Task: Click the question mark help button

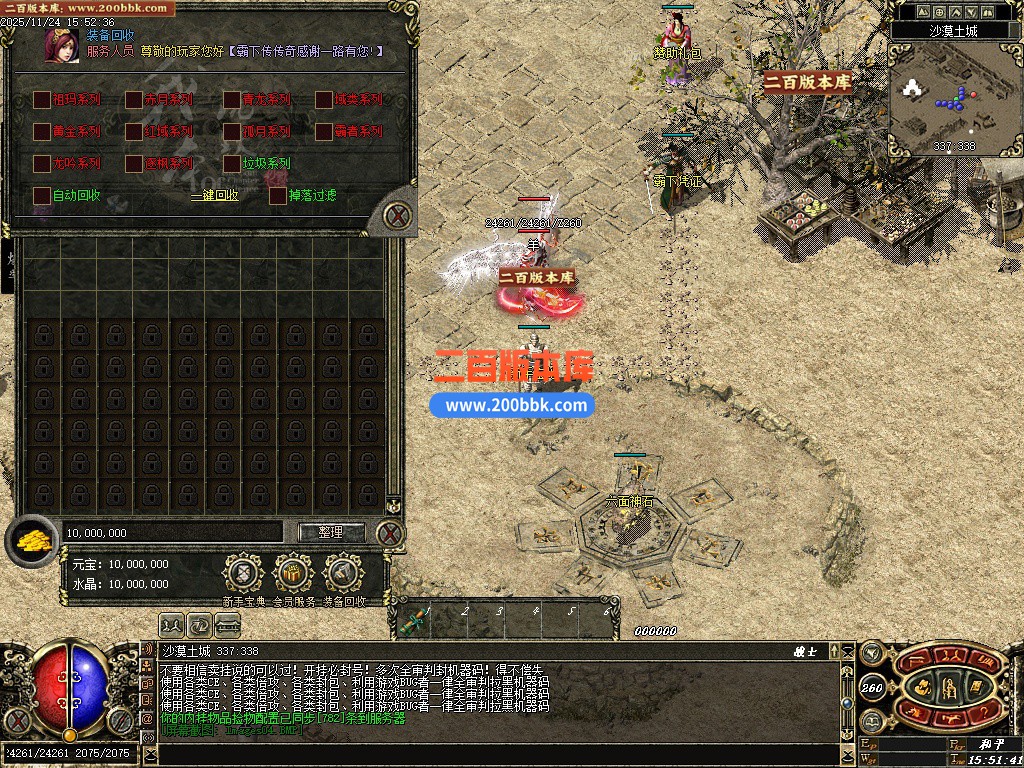Action: (981, 711)
